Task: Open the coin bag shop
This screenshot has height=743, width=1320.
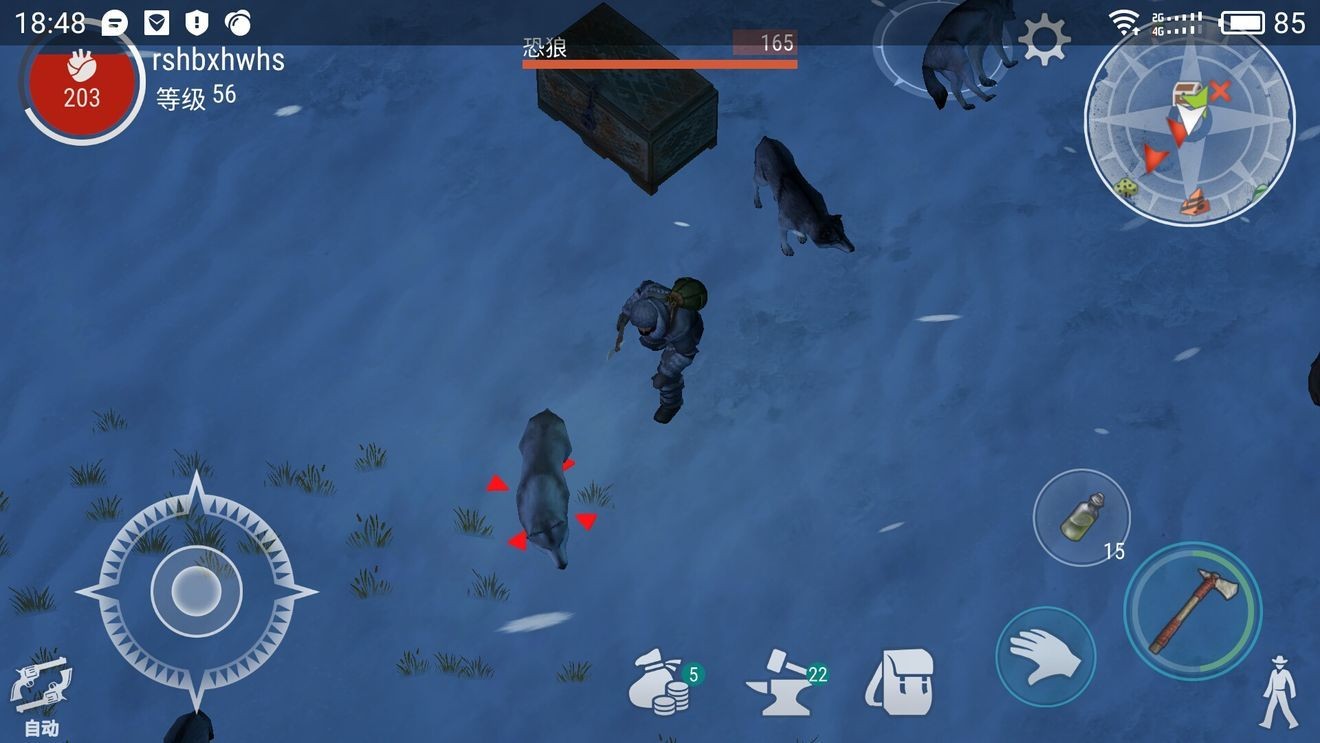Action: click(663, 682)
